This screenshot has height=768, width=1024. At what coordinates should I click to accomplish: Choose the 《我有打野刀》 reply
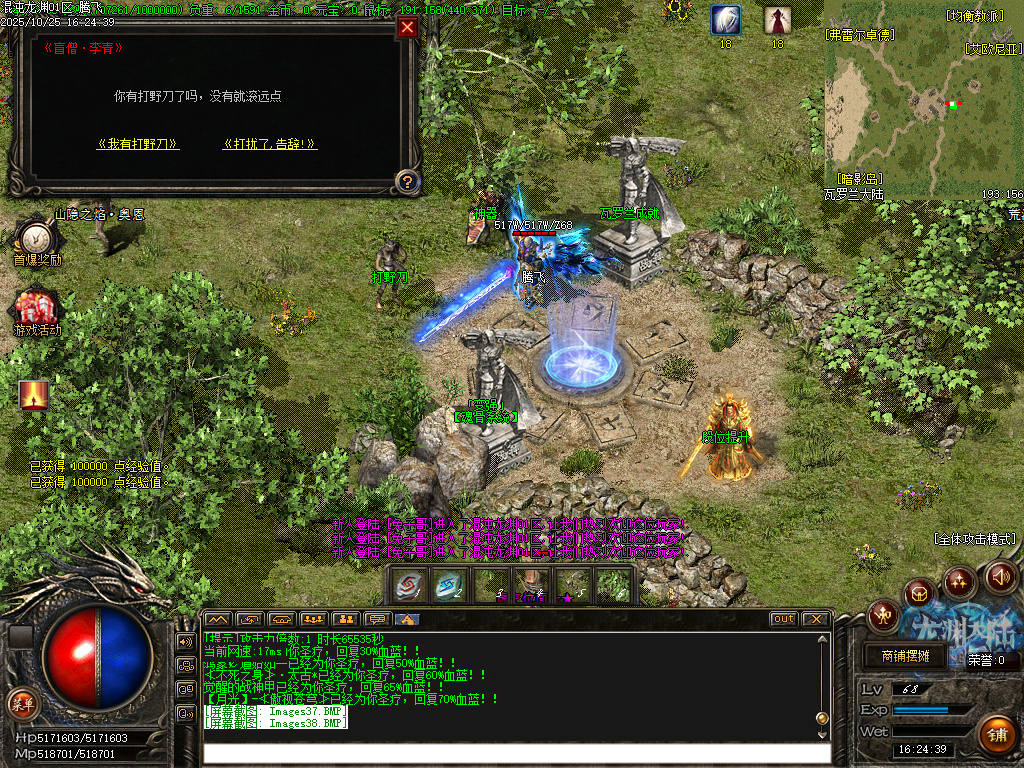click(x=138, y=144)
